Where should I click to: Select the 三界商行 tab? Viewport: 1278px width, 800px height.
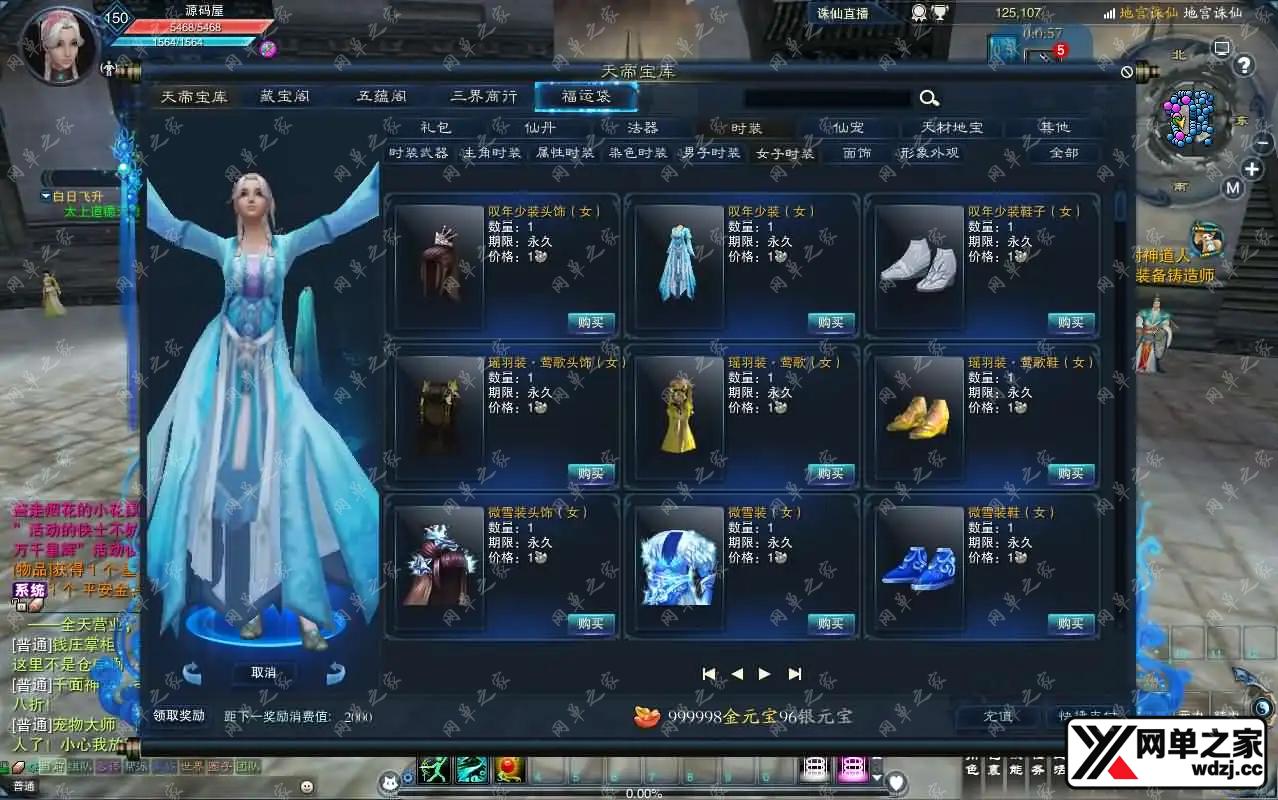coord(484,97)
